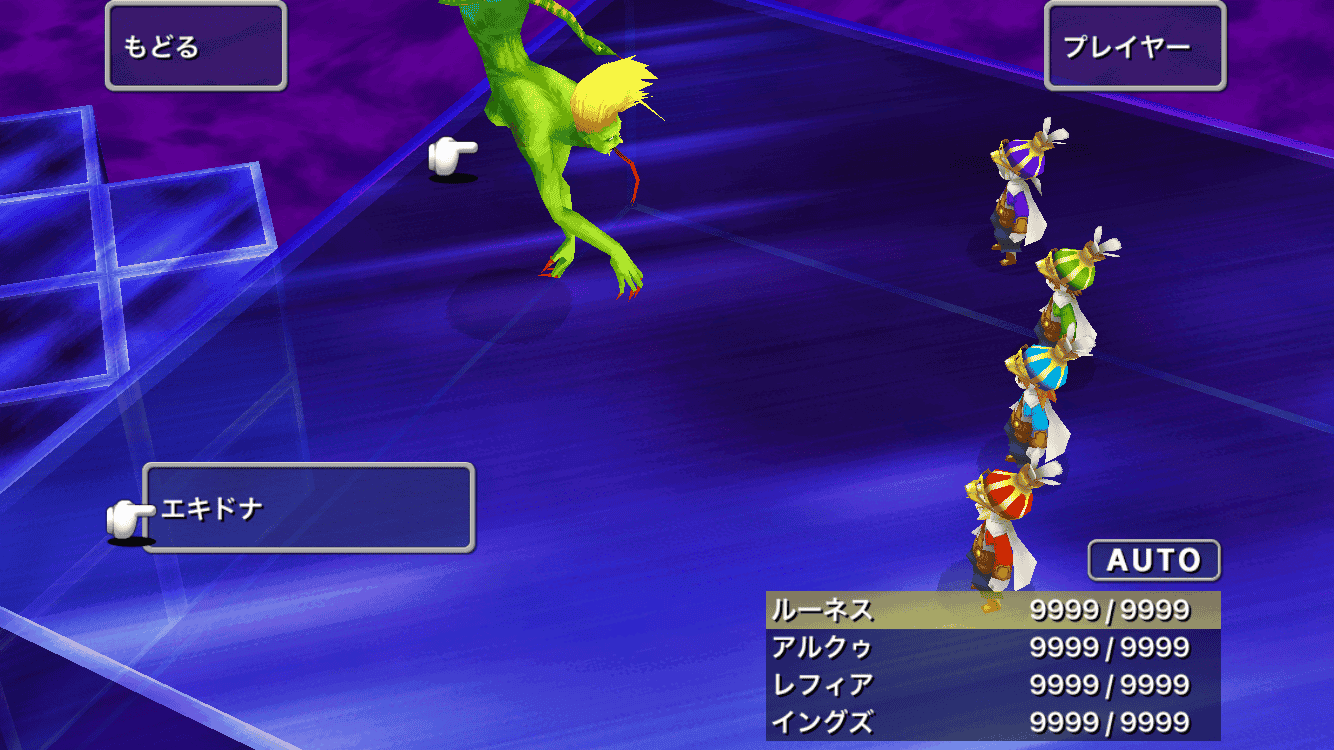The width and height of the screenshot is (1334, 750).
Task: Choose イングズ in the party list
Action: pos(992,722)
